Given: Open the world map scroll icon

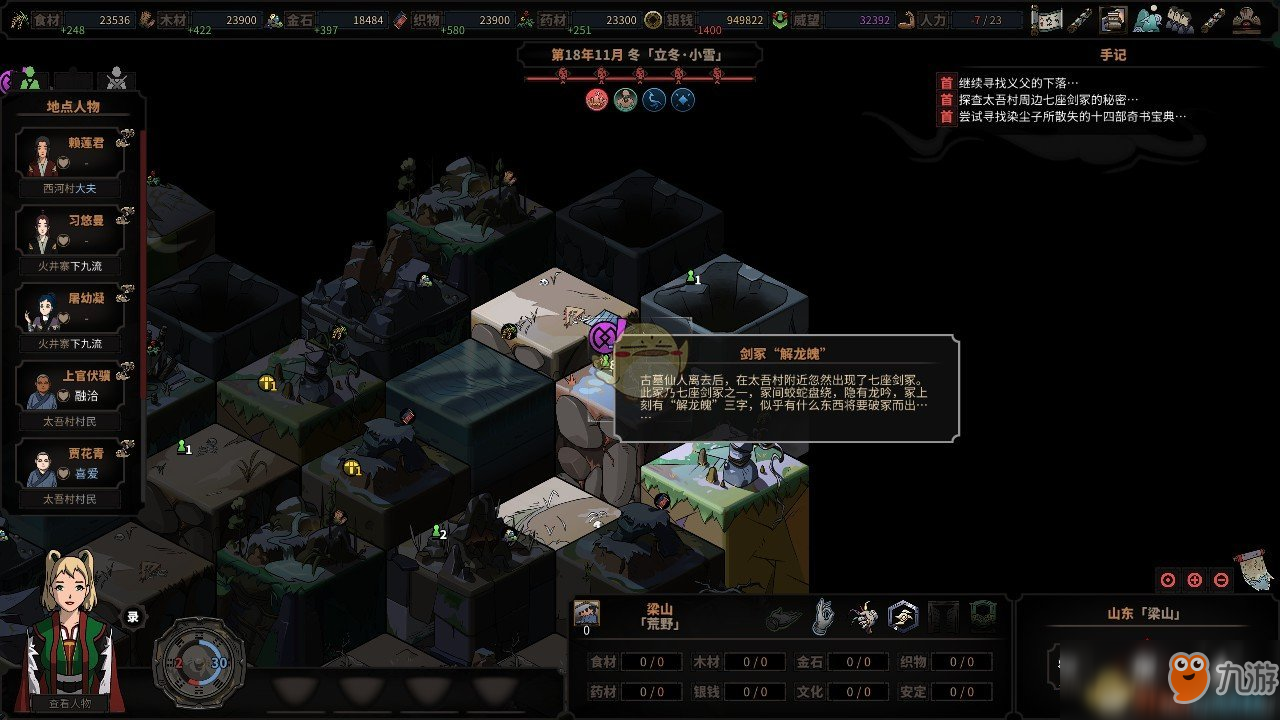Looking at the screenshot, I should 1046,19.
